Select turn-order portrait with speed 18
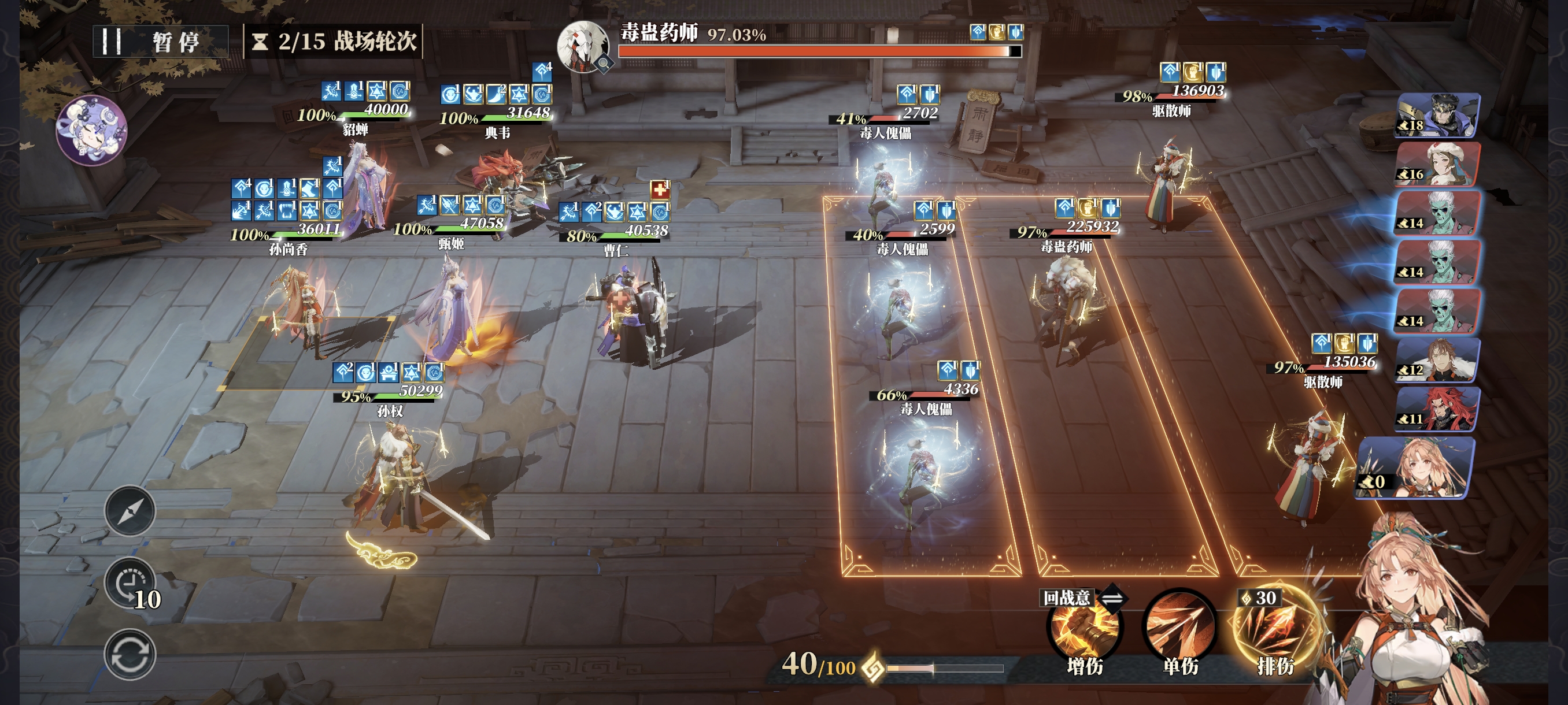This screenshot has width=1568, height=705. (1437, 115)
